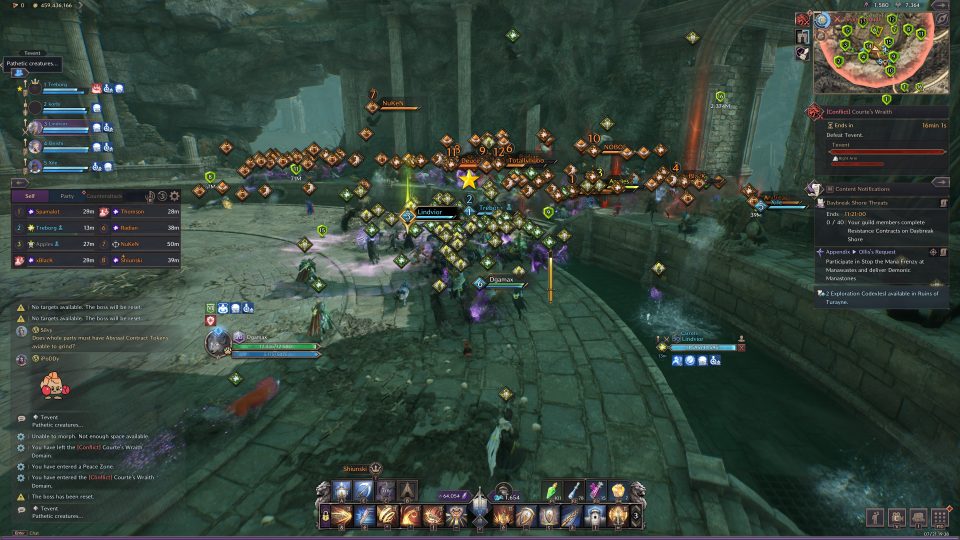This screenshot has height=540, width=960.
Task: Open the grid menu icon bottom right
Action: pos(939,516)
